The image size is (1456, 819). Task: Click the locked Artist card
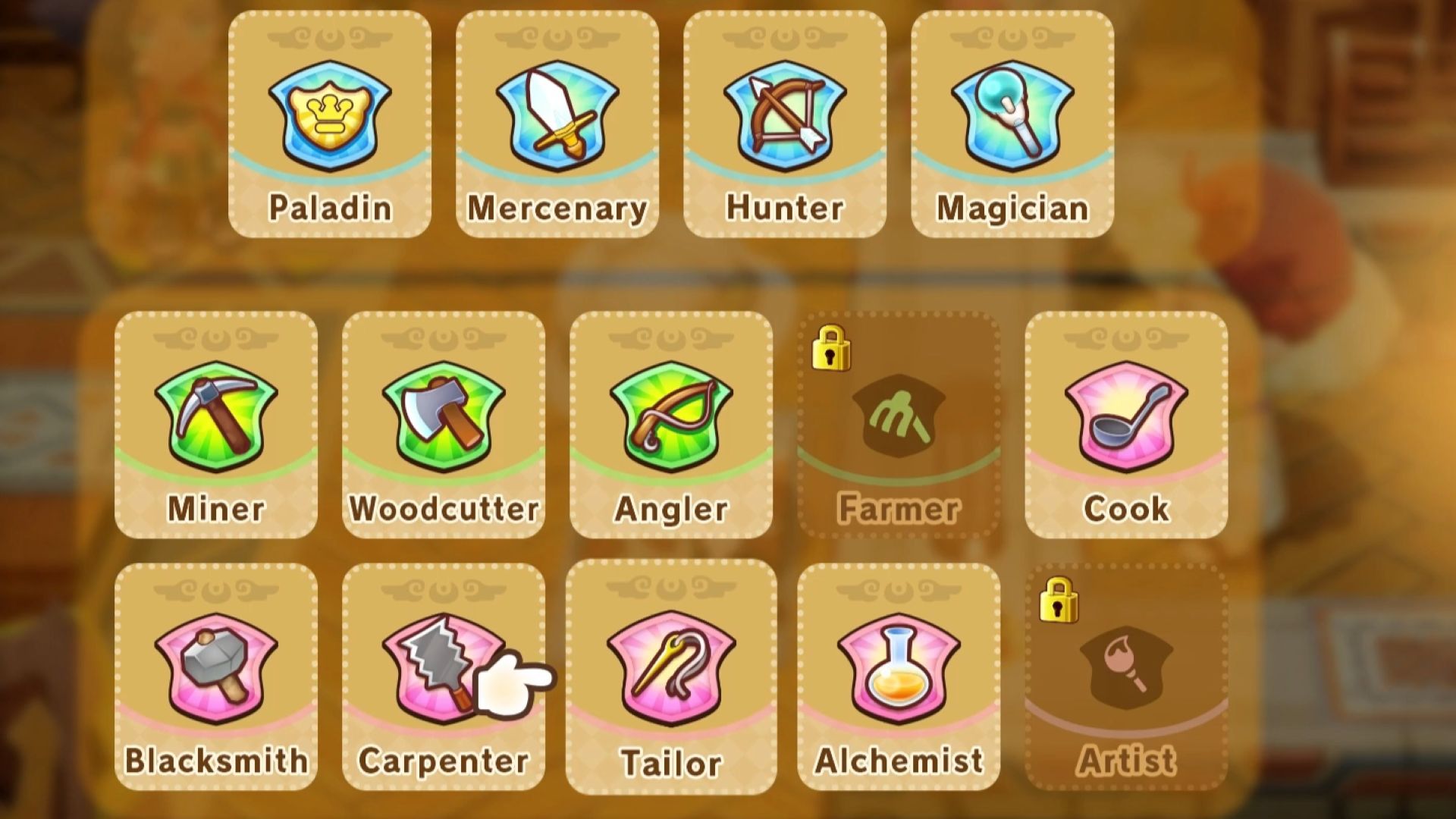click(1126, 676)
